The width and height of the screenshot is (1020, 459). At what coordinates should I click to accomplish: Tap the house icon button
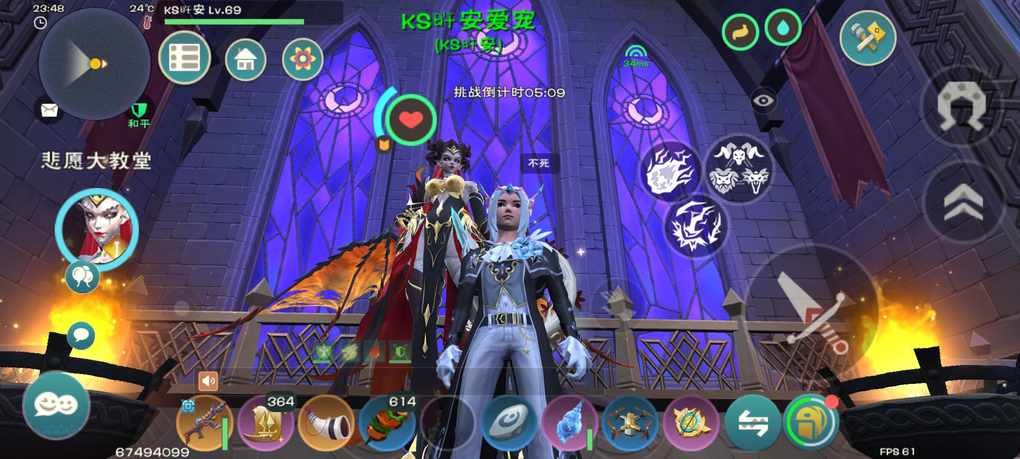click(246, 60)
